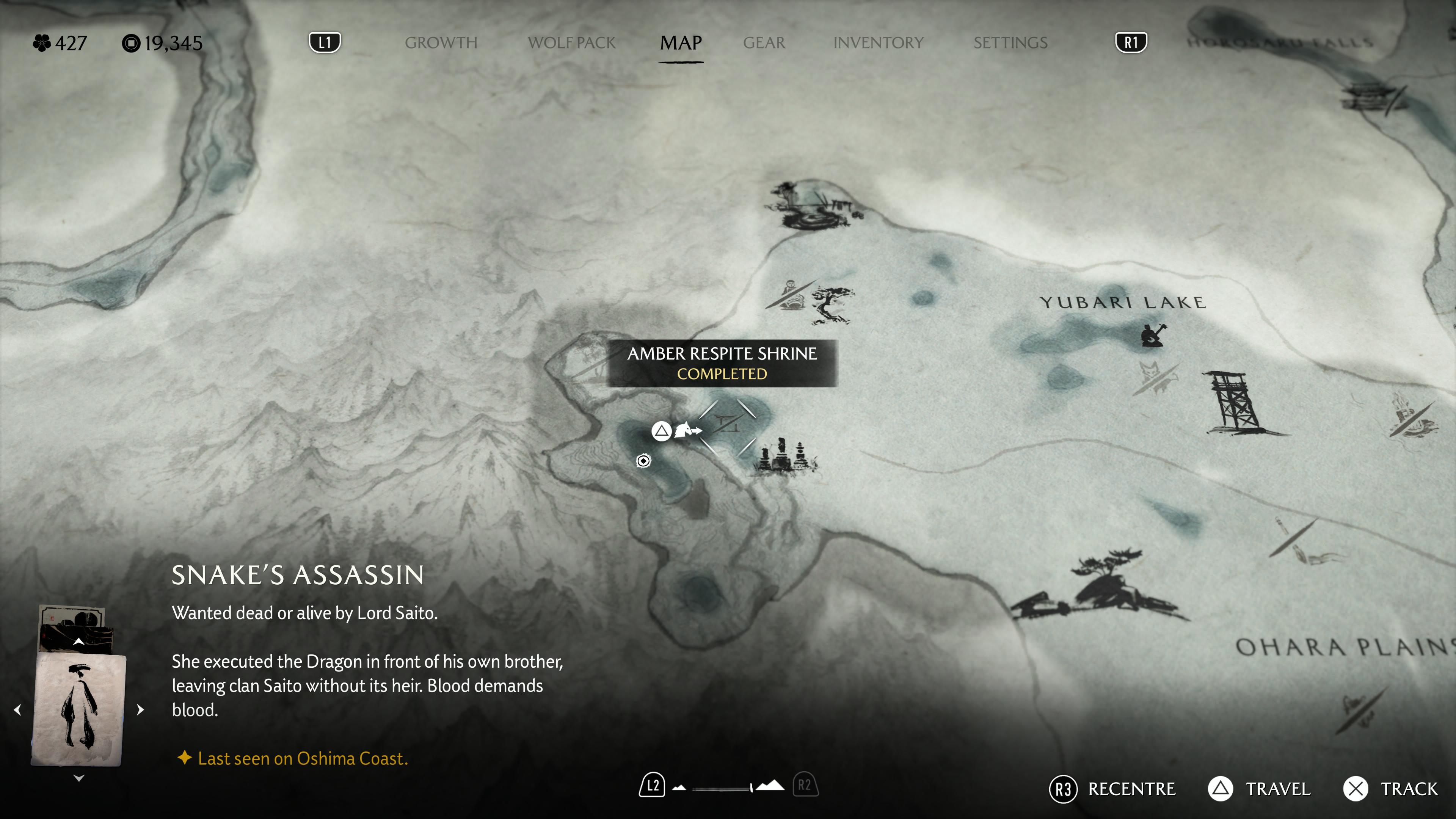The image size is (1456, 819).
Task: Click the Snake's Assassin bounty card
Action: point(78,709)
